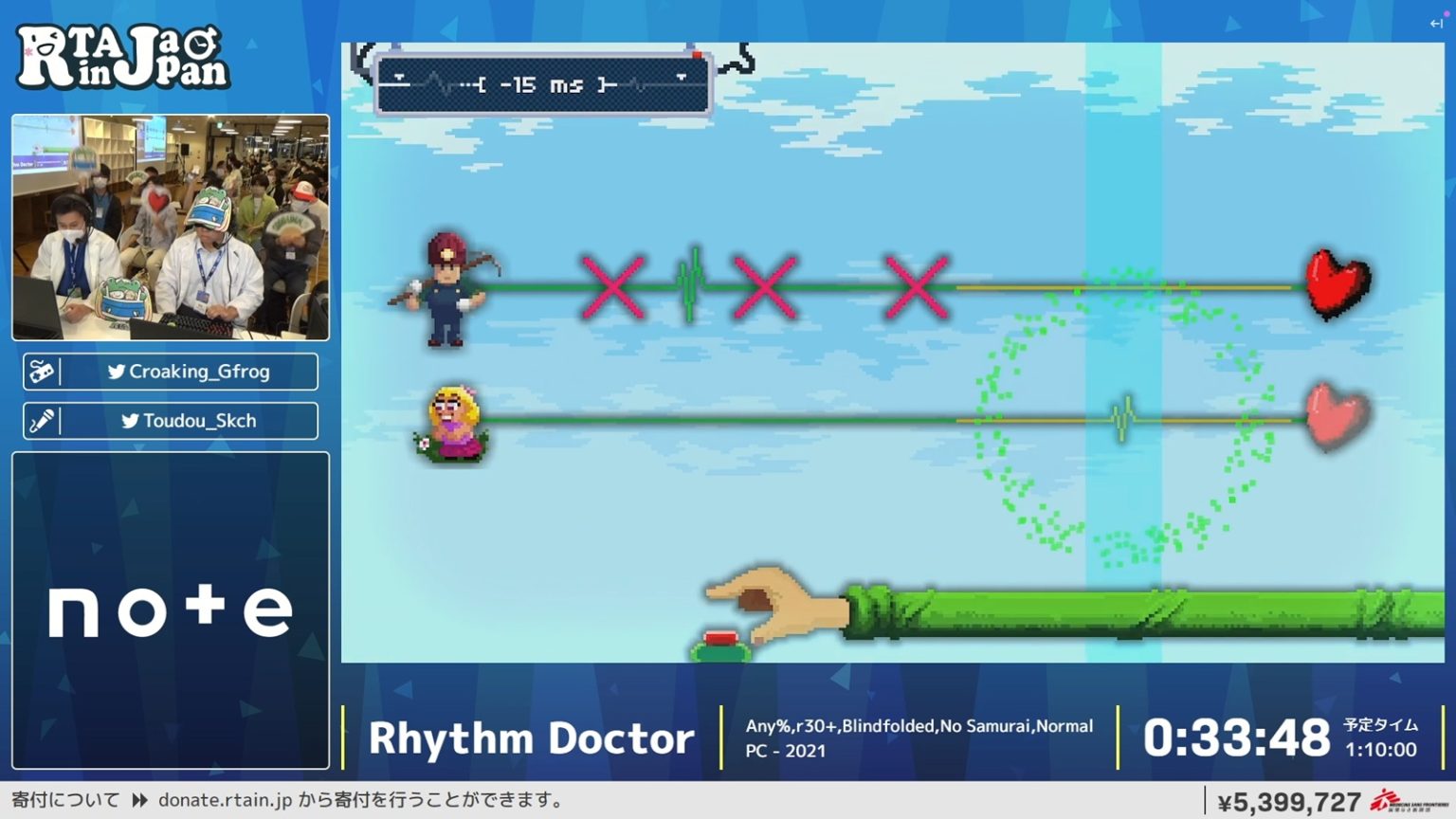The width and height of the screenshot is (1456, 819).
Task: Click the note sponsor logo
Action: coord(169,609)
